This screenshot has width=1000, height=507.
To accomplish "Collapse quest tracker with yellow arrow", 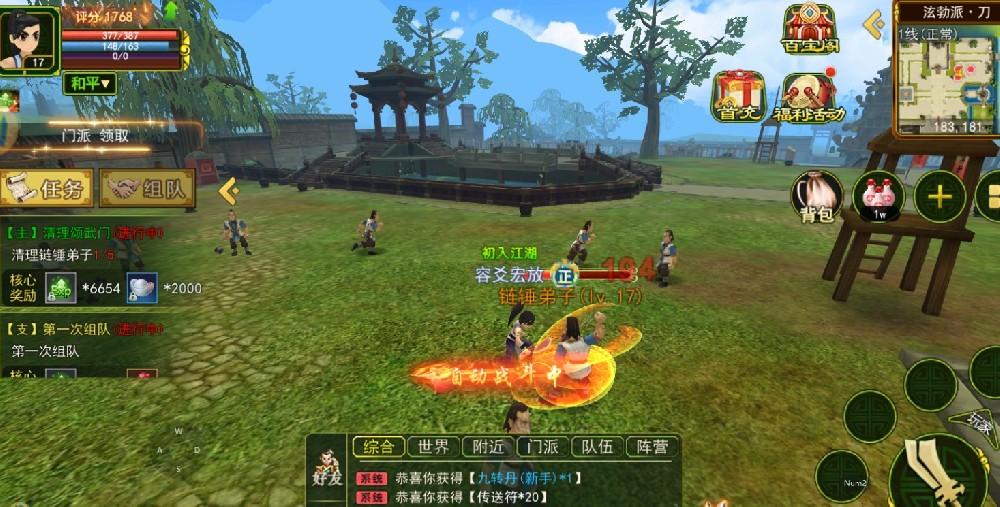I will tap(228, 189).
